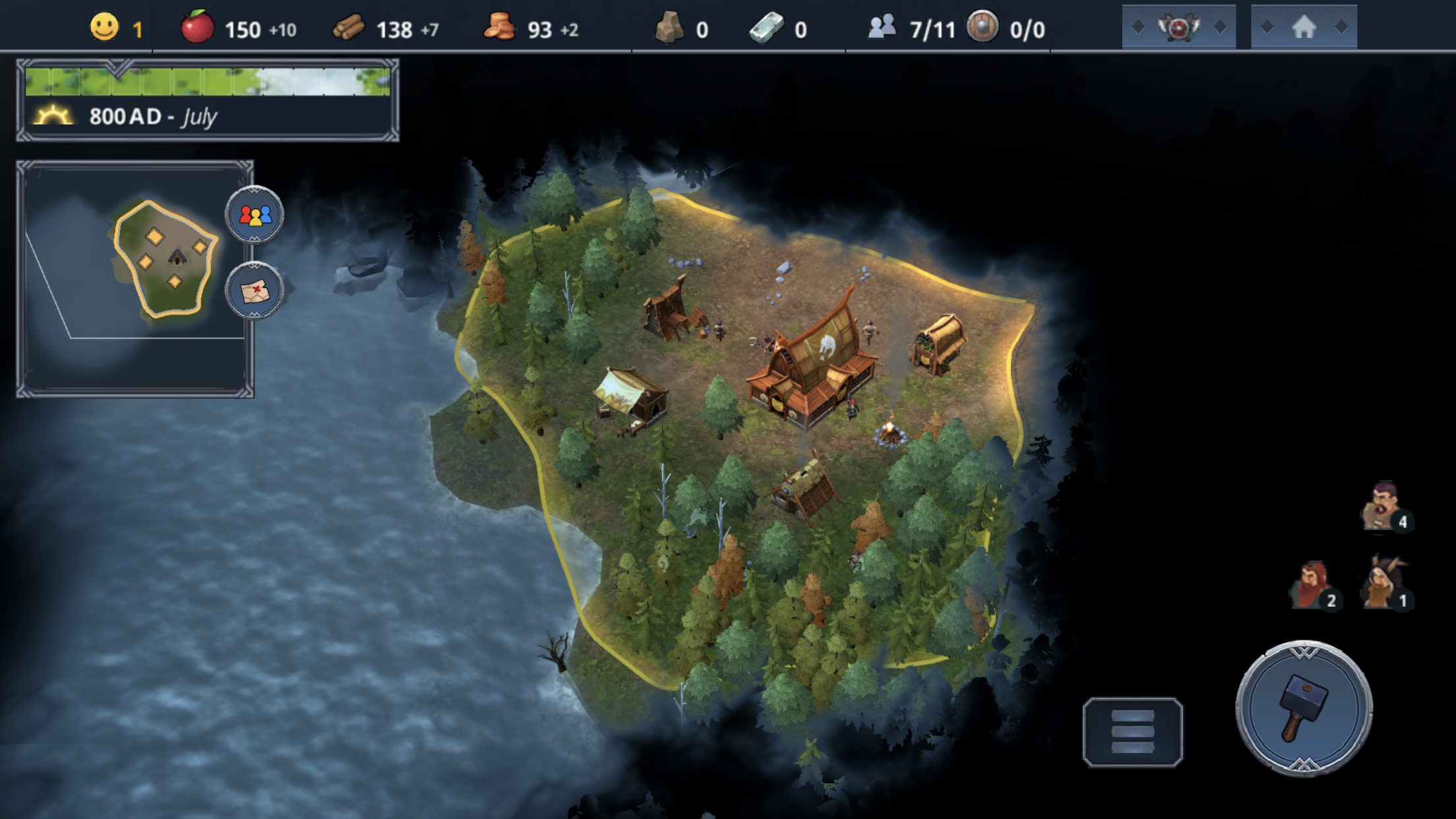
Task: Open the clan emblem panel at top
Action: point(1178,28)
